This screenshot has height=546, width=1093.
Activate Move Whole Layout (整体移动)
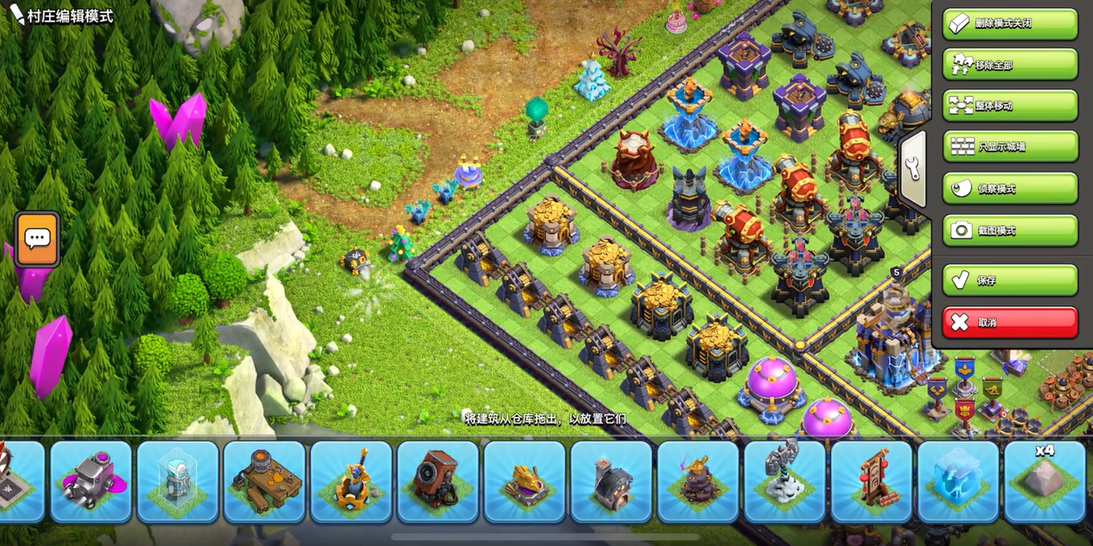[x=1010, y=106]
